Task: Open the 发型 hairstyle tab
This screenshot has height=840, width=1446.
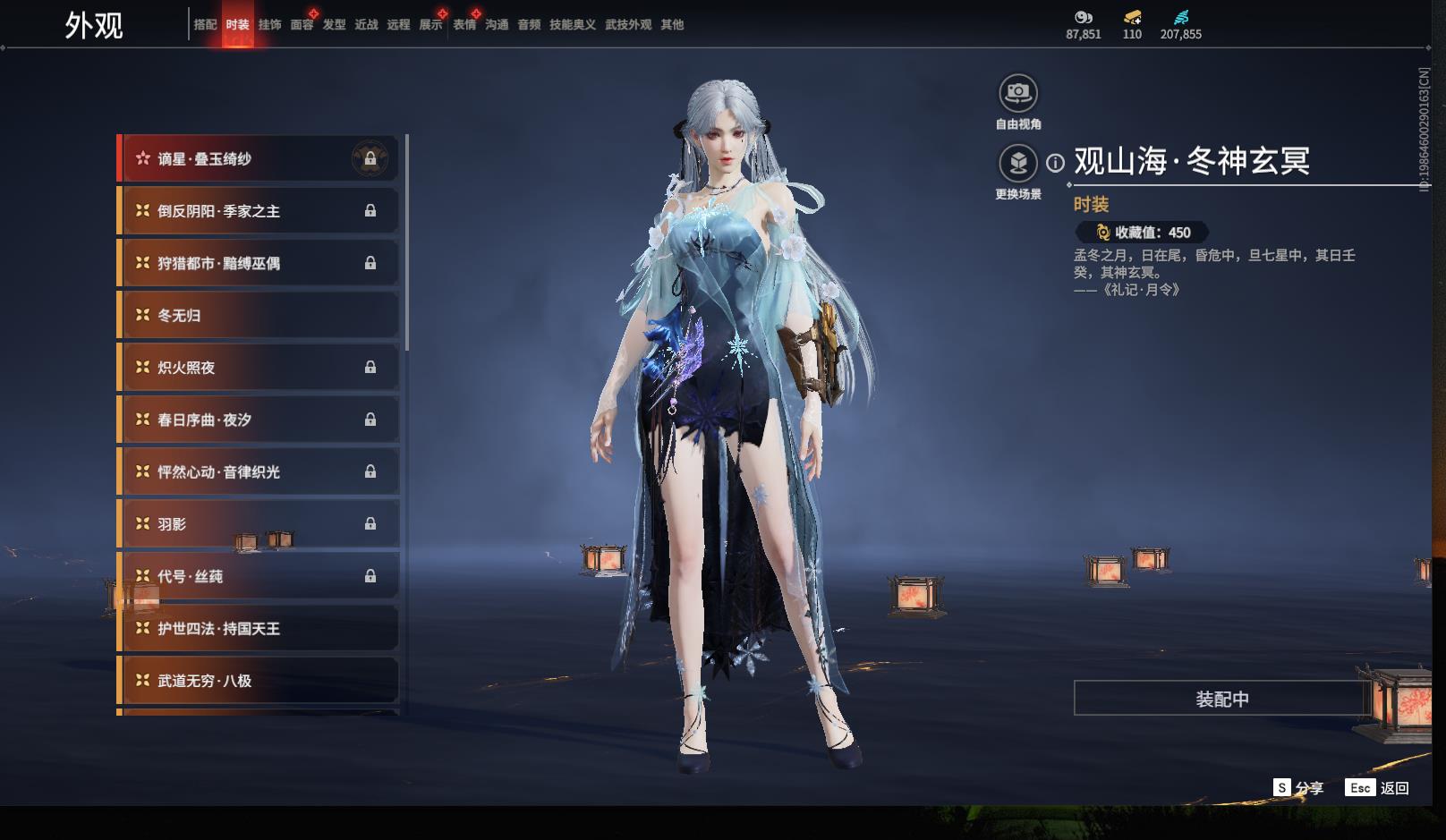Action: [334, 25]
